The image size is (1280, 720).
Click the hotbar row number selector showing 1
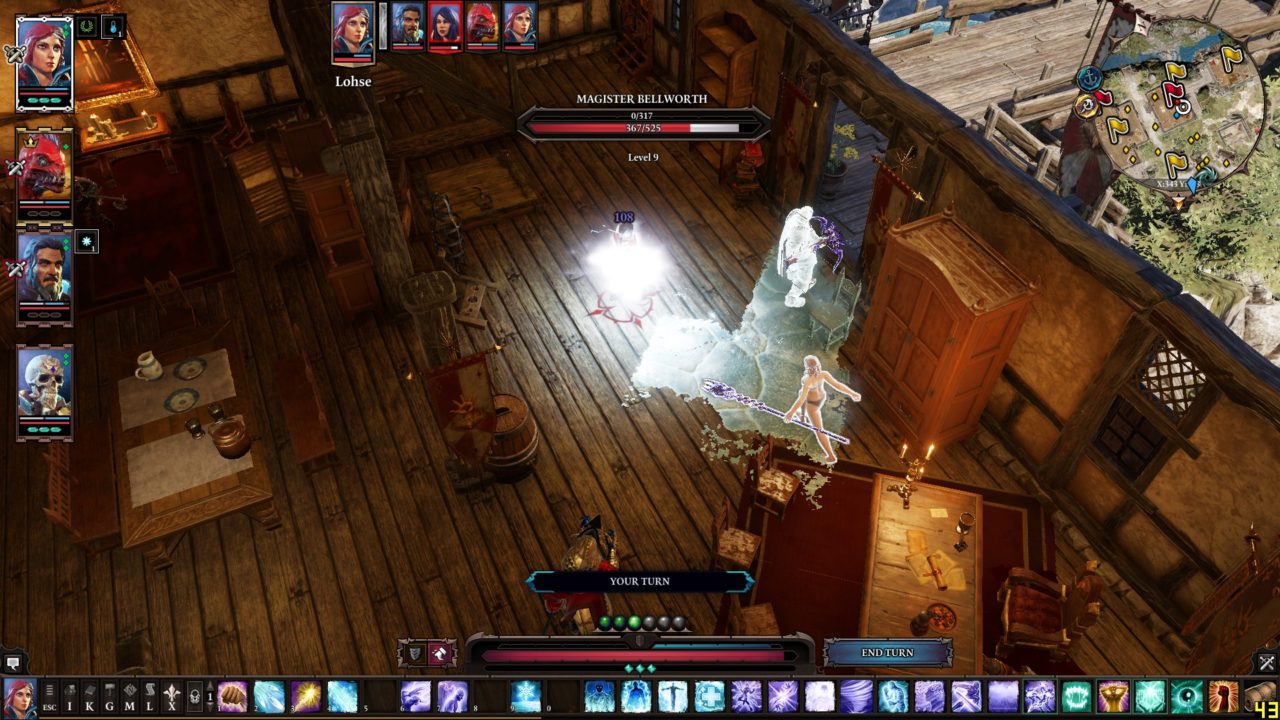[212, 695]
